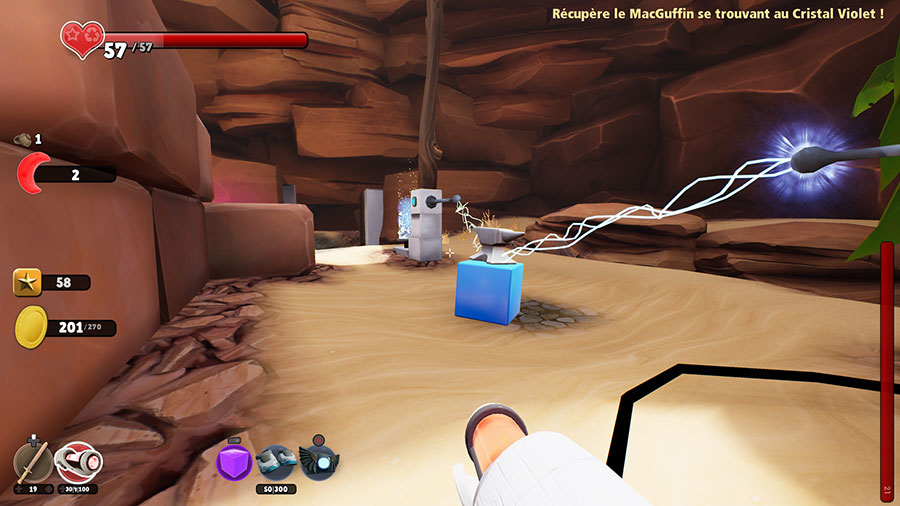Click the gold coin currency icon

tap(30, 327)
